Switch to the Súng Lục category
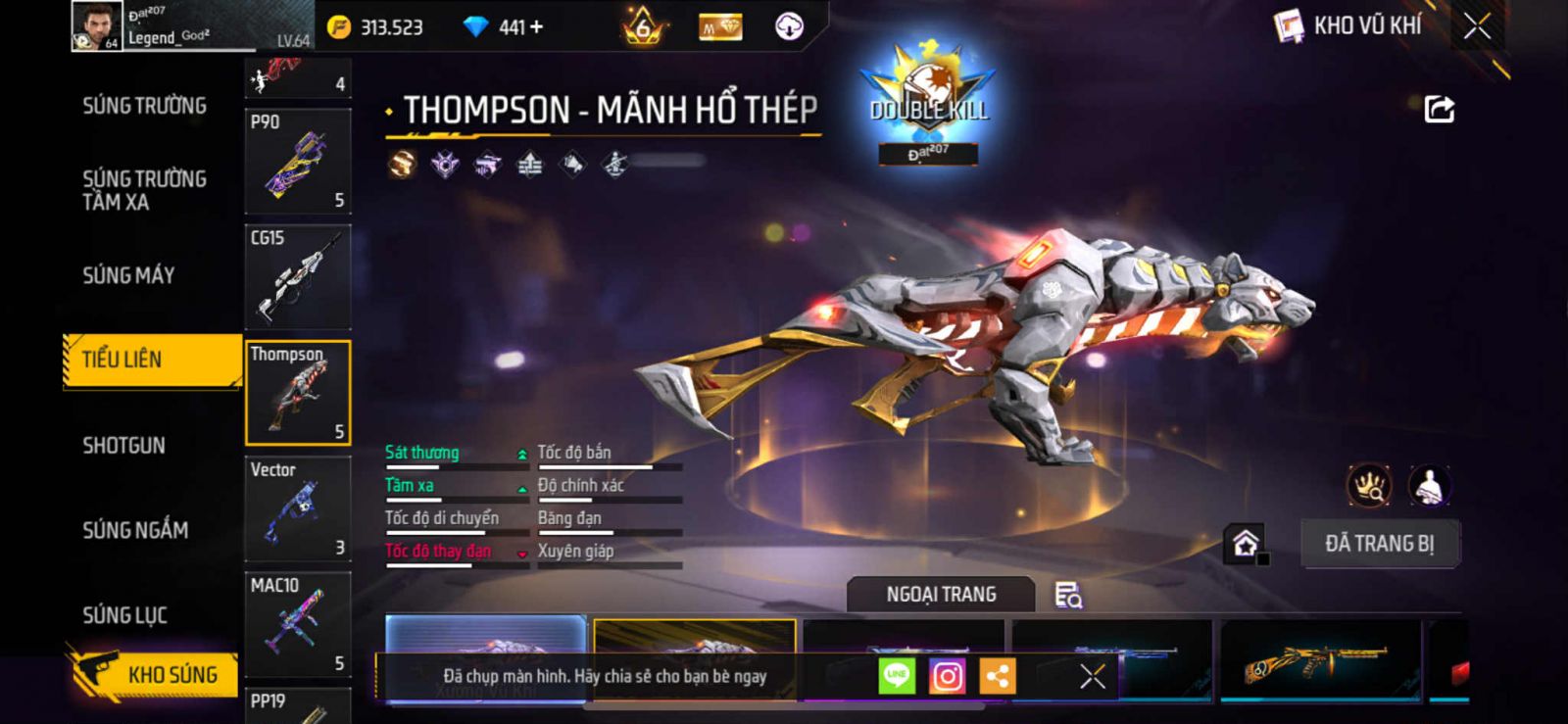The height and width of the screenshot is (724, 1568). coord(124,615)
